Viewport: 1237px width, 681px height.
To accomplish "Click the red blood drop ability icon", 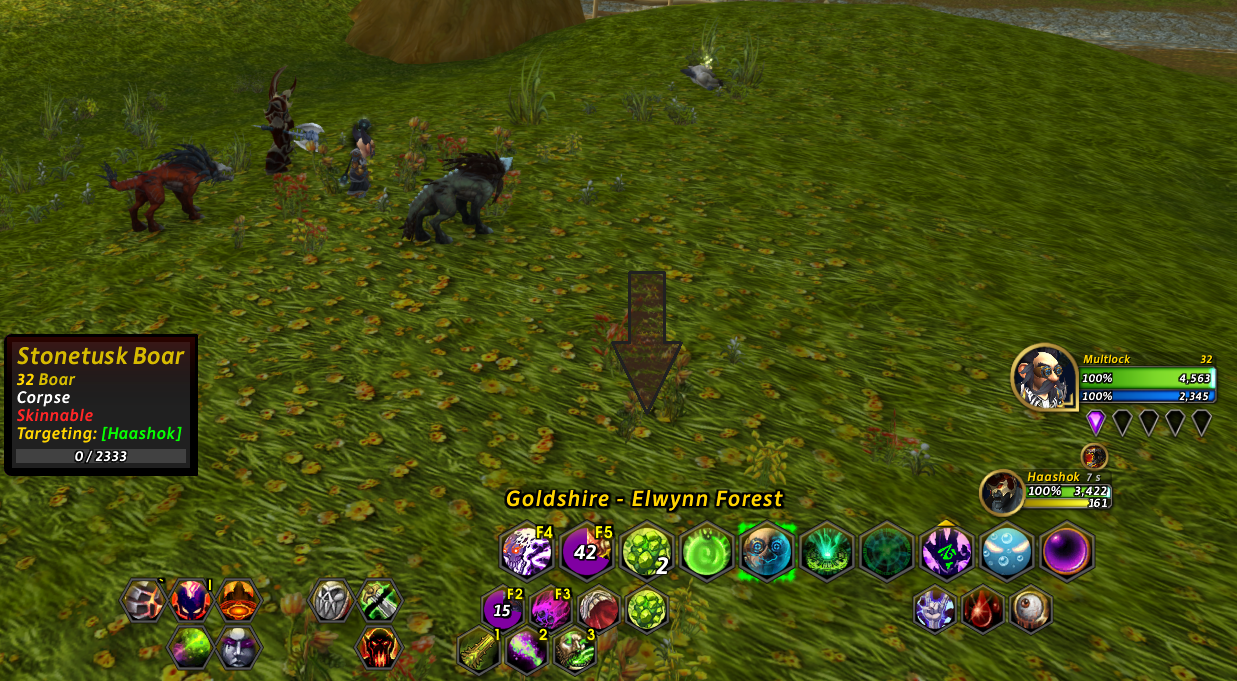I will 984,609.
